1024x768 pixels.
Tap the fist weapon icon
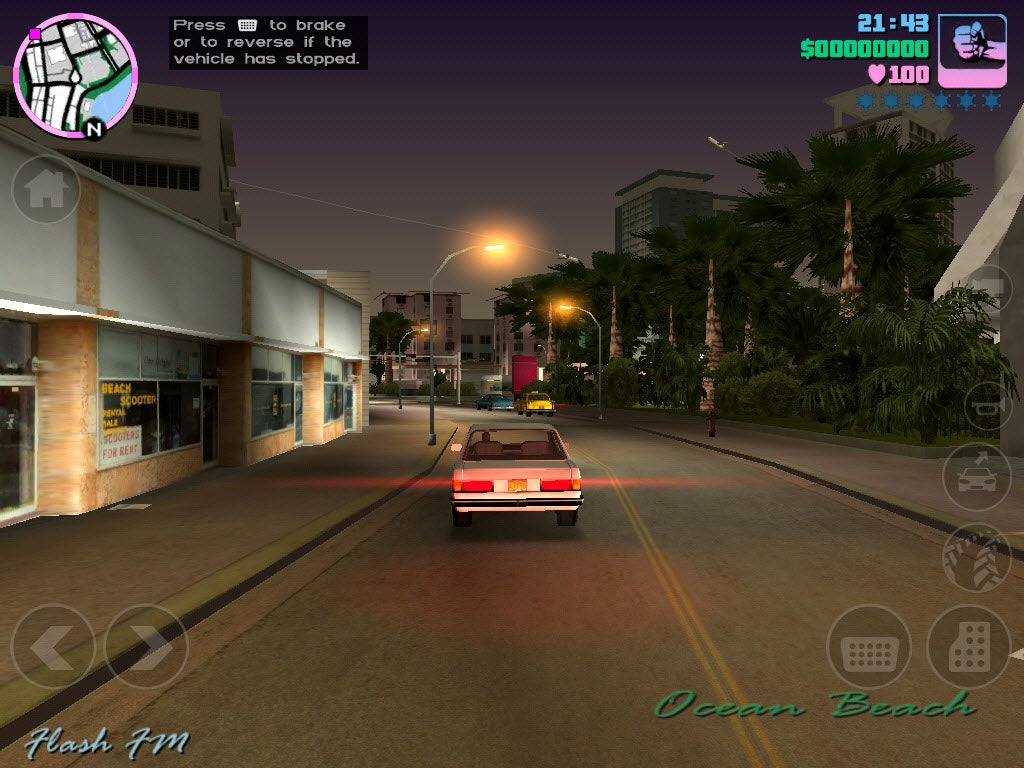972,50
